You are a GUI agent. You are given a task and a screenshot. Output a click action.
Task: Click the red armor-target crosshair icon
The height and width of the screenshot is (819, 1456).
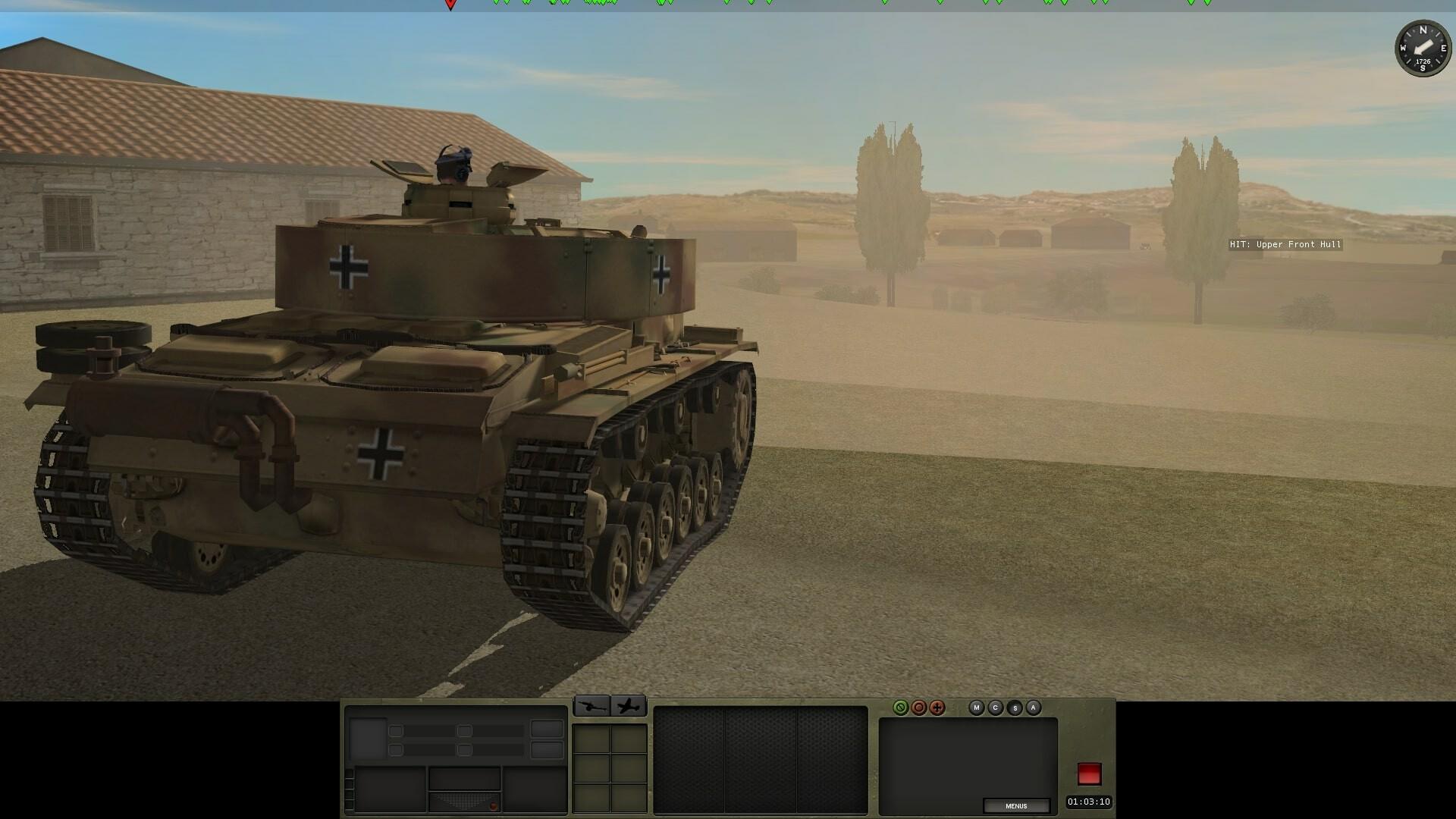click(937, 708)
